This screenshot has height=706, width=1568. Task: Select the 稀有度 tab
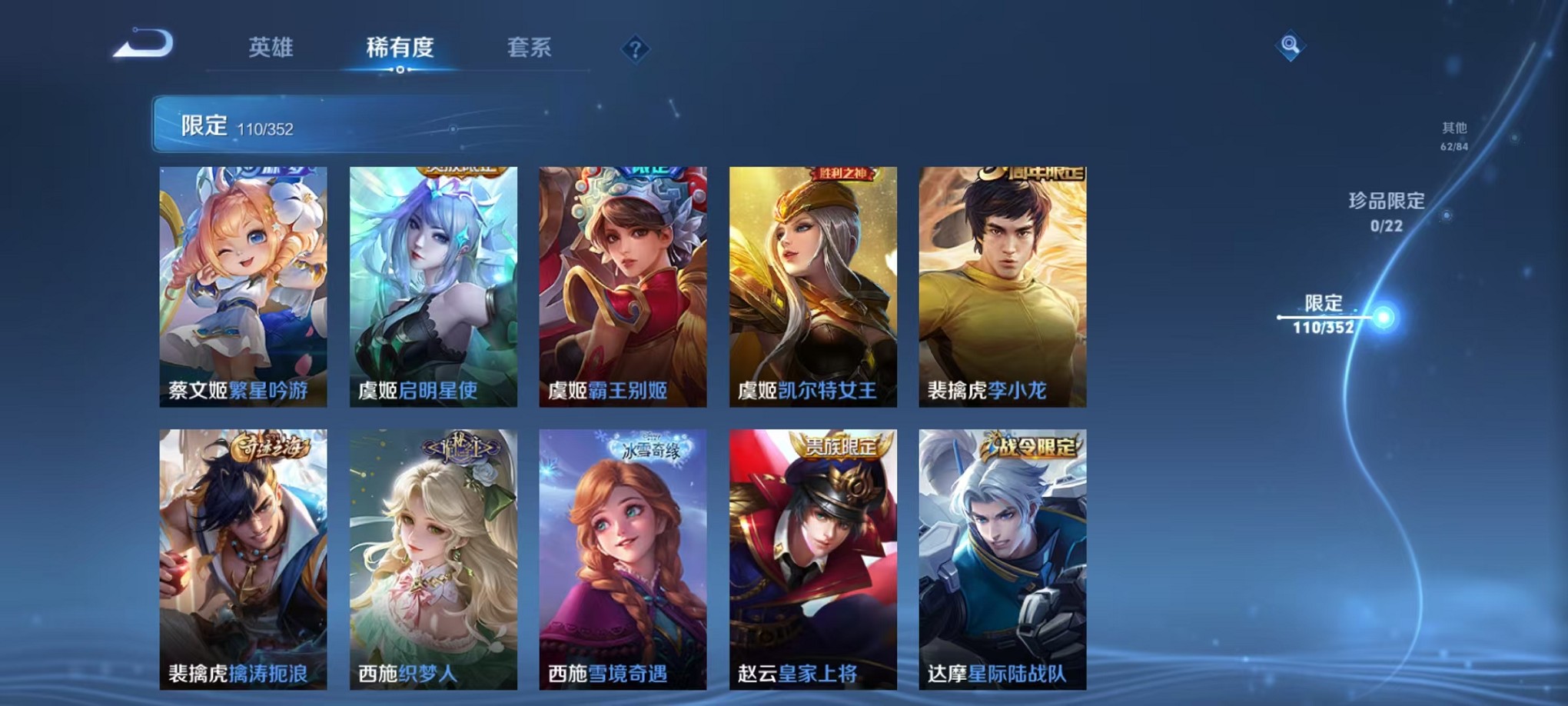click(x=399, y=48)
